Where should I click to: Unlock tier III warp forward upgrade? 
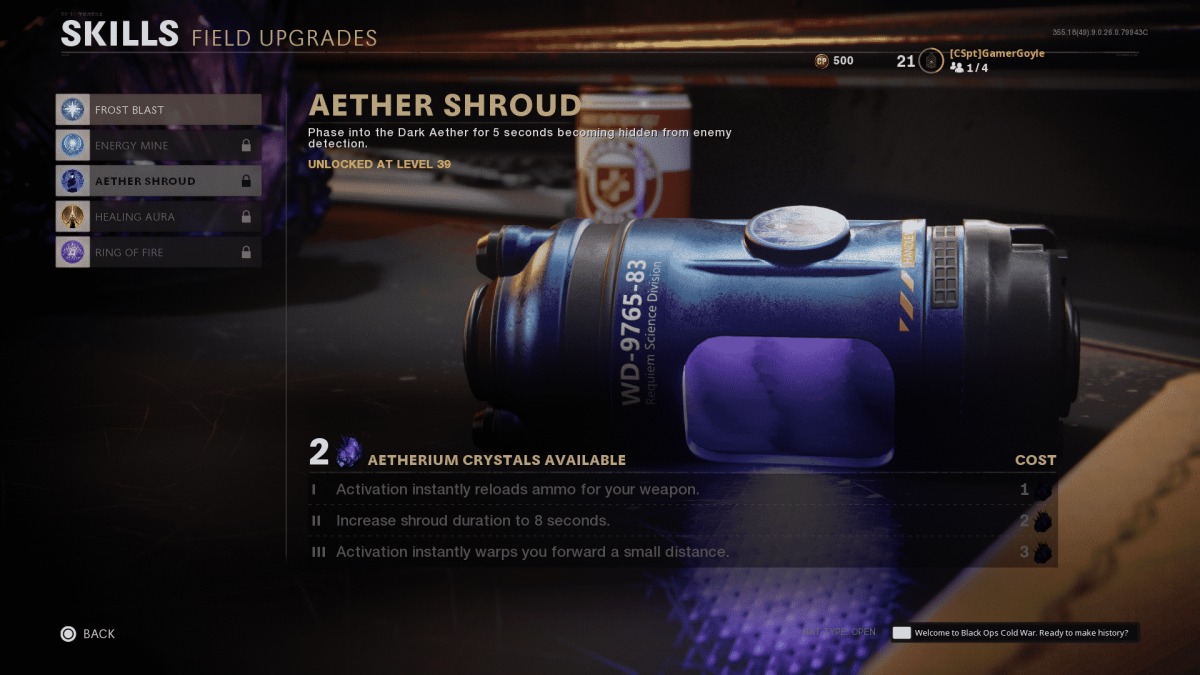pyautogui.click(x=682, y=552)
